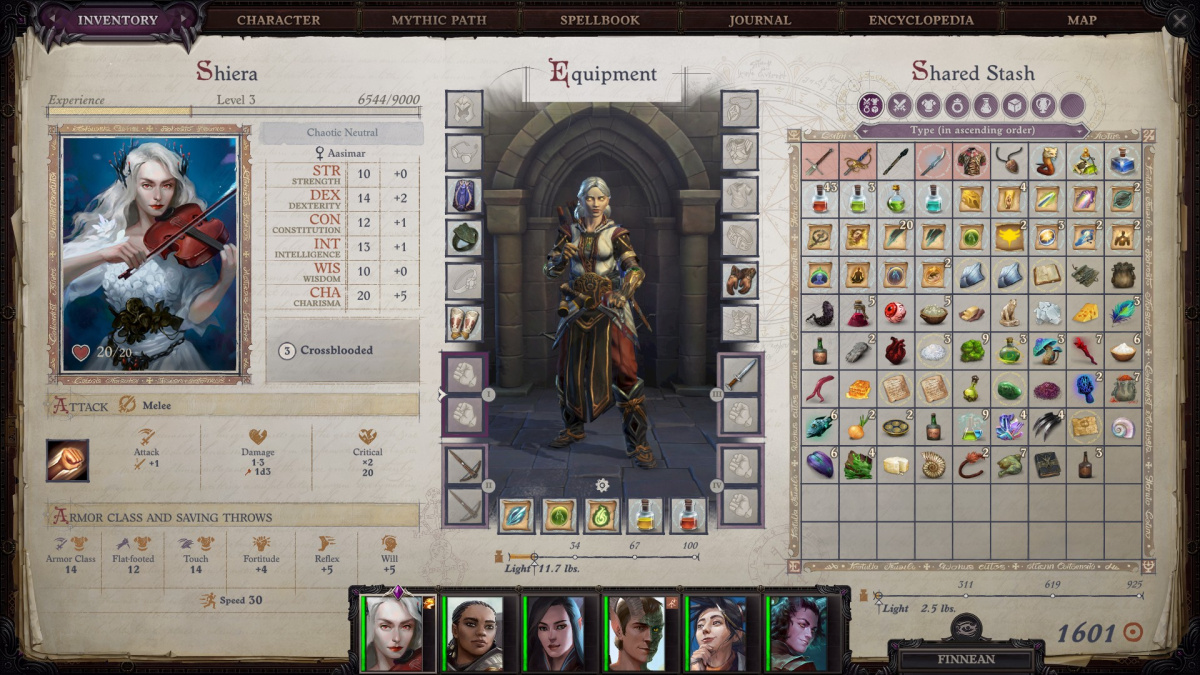Select the yellow potion in quick slots
Image resolution: width=1200 pixels, height=675 pixels.
pos(645,515)
